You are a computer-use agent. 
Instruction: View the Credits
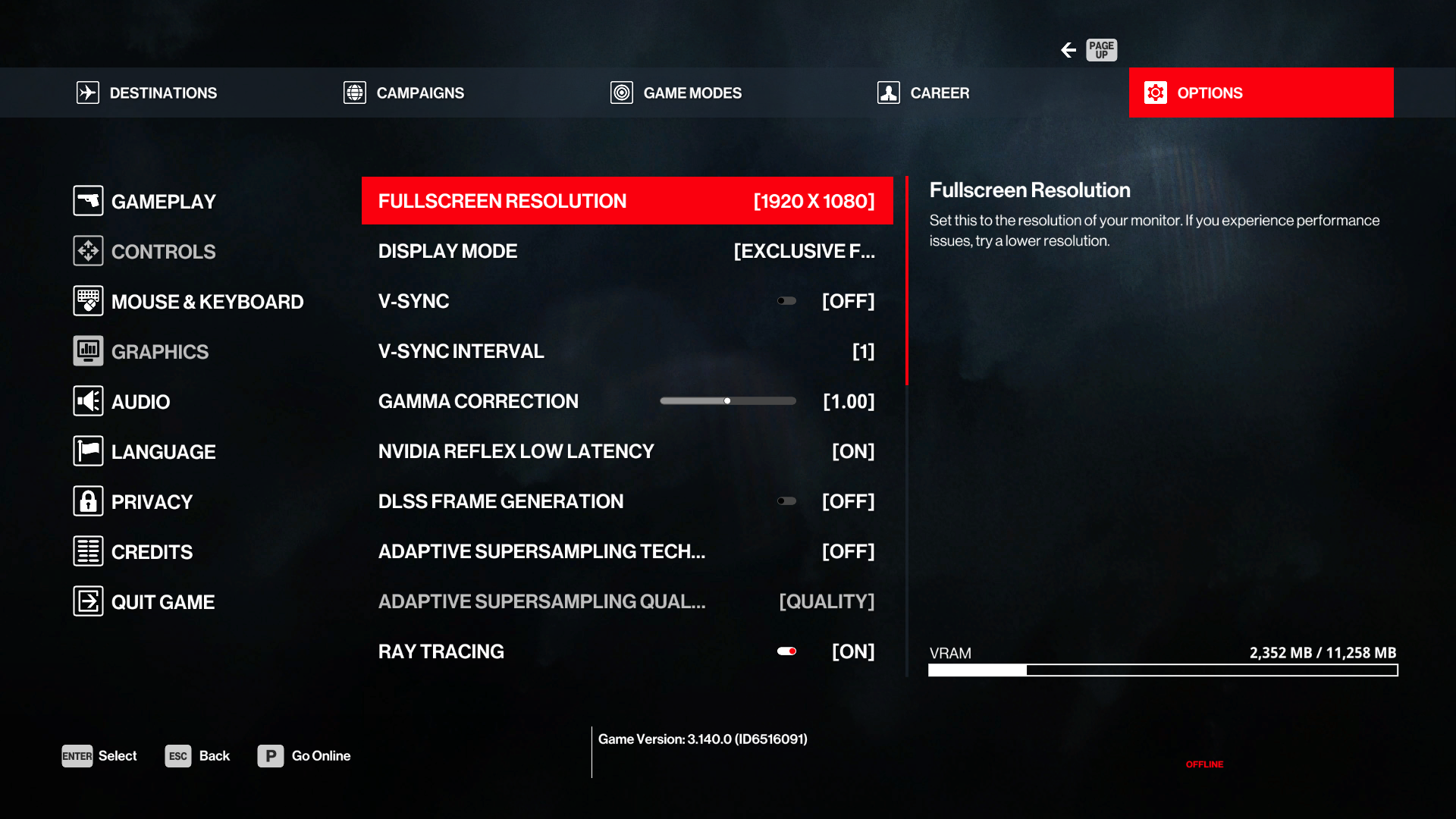(133, 552)
